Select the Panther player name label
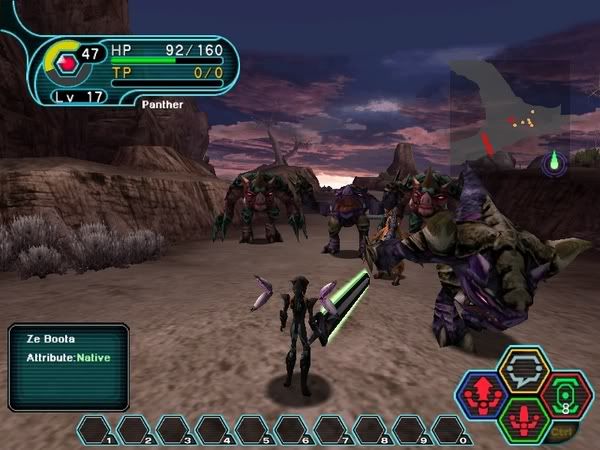600x450 pixels. pos(161,103)
